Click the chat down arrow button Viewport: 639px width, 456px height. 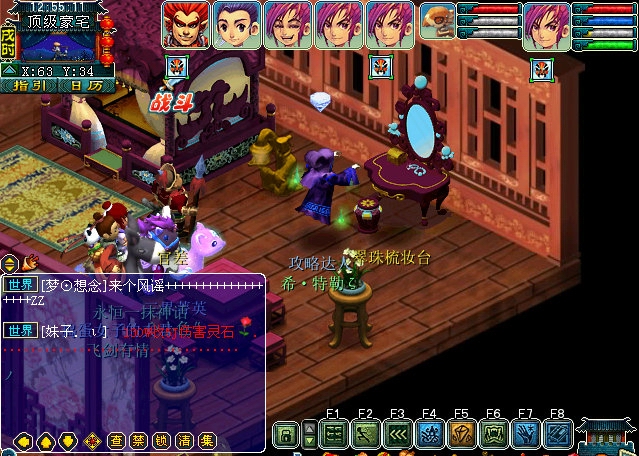(68, 440)
